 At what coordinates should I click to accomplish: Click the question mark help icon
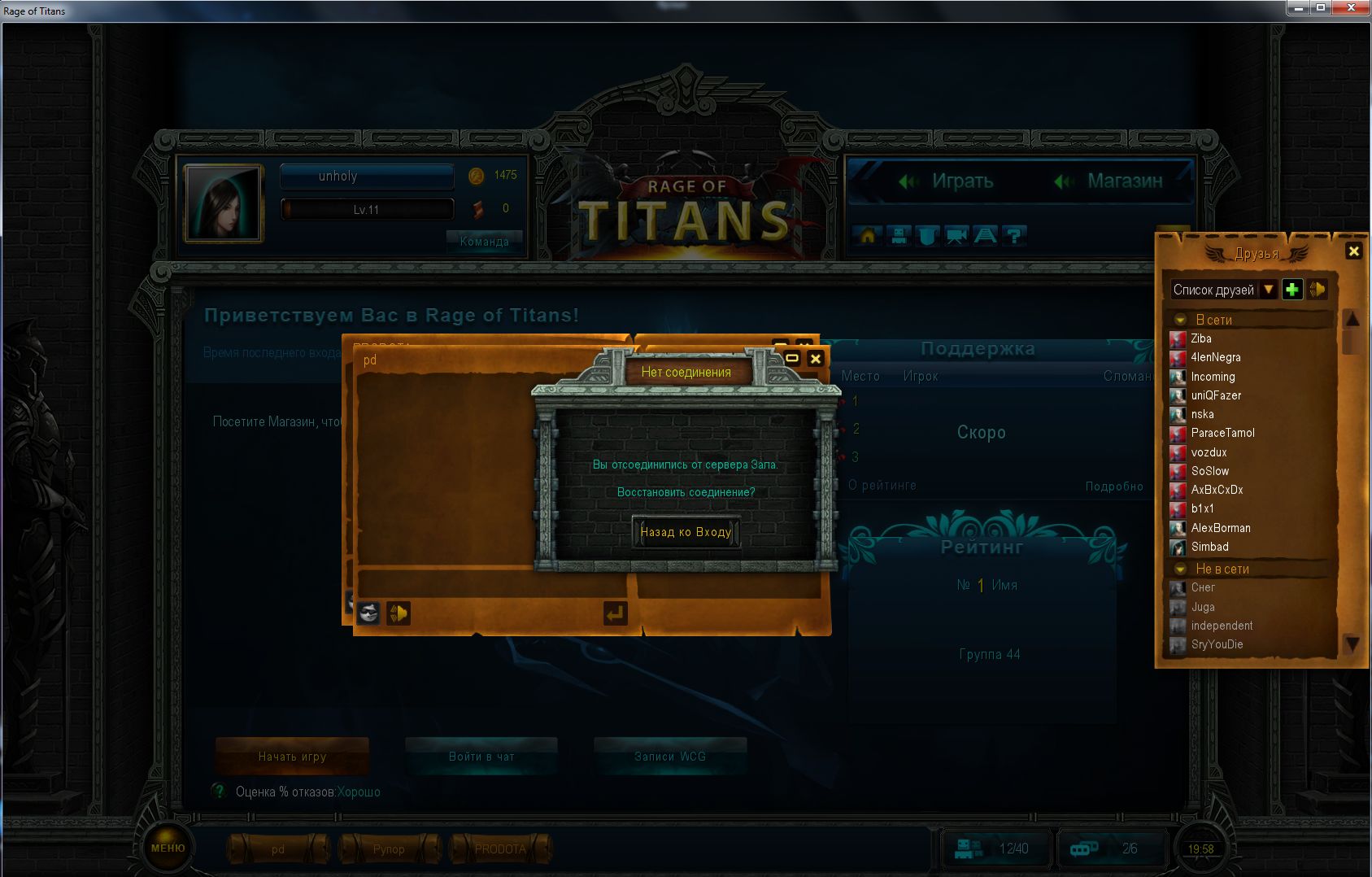point(1014,237)
